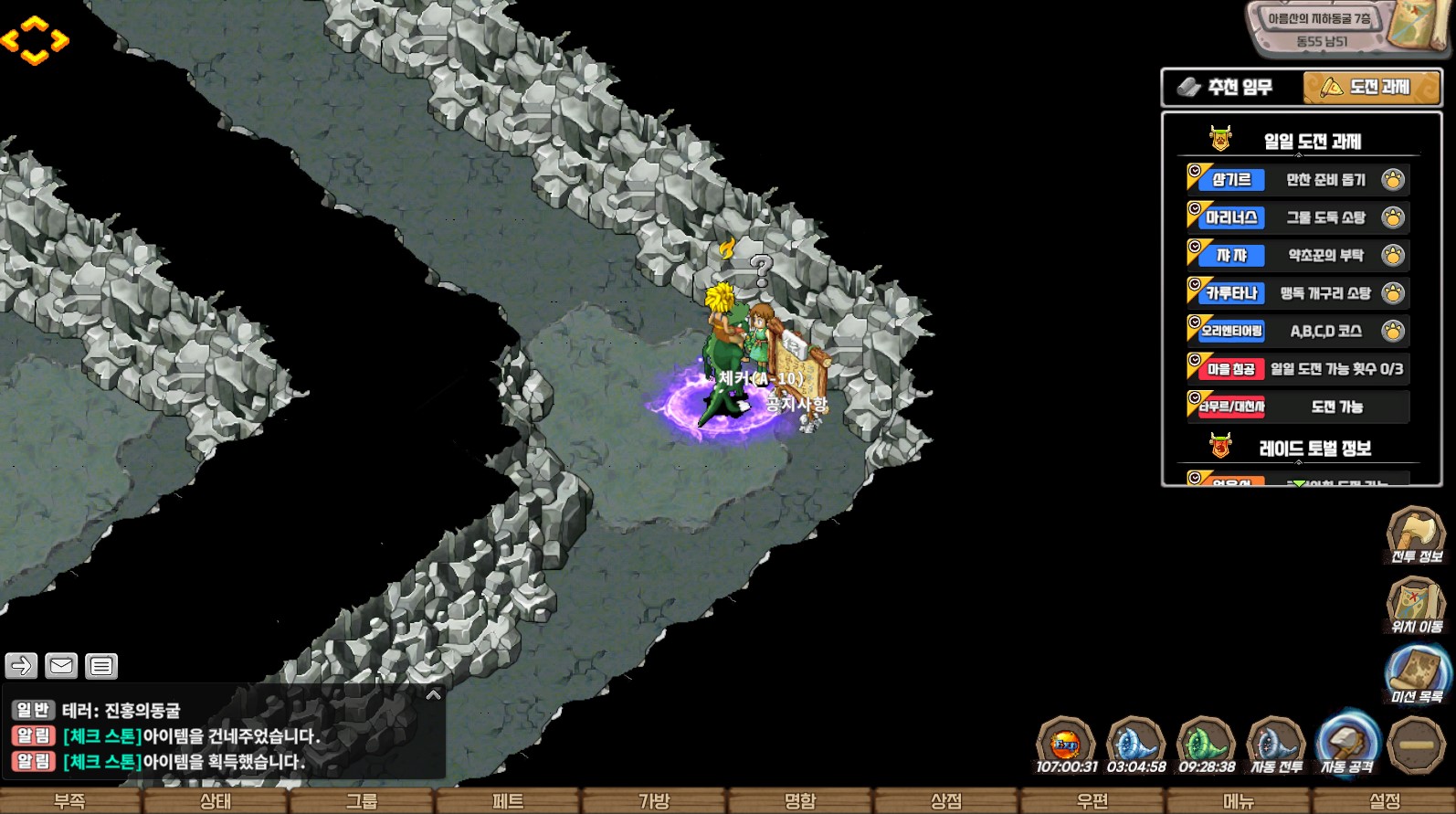Open the 부족 (tribe) menu

pos(70,801)
